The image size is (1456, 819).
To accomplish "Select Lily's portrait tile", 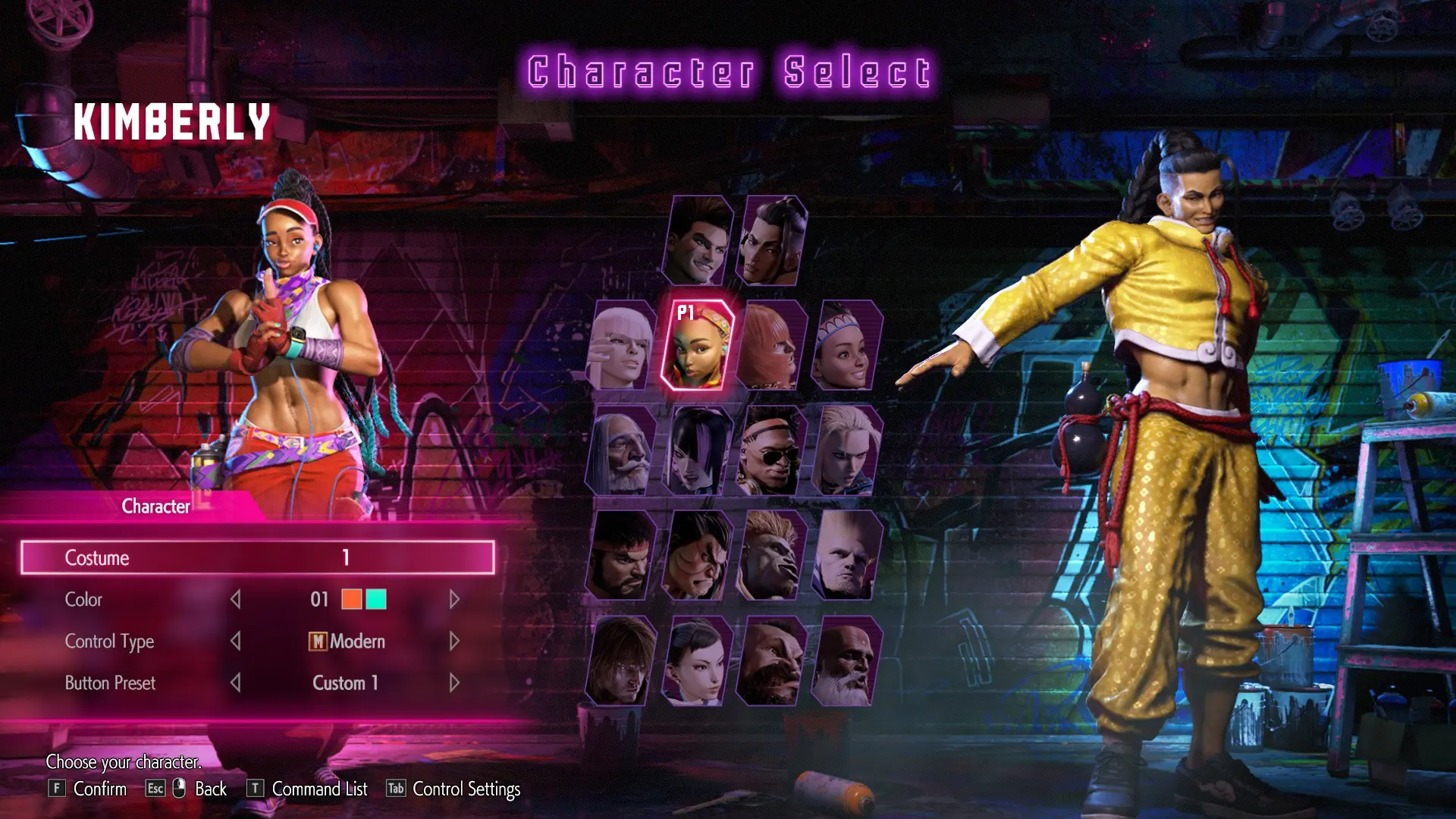I will (846, 346).
